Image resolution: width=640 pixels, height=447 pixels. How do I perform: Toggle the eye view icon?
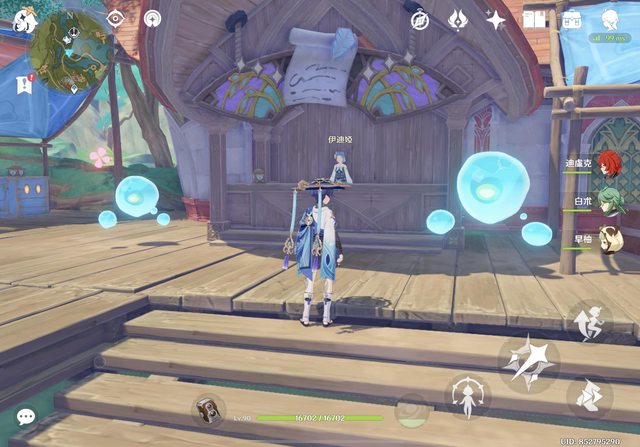(115, 19)
